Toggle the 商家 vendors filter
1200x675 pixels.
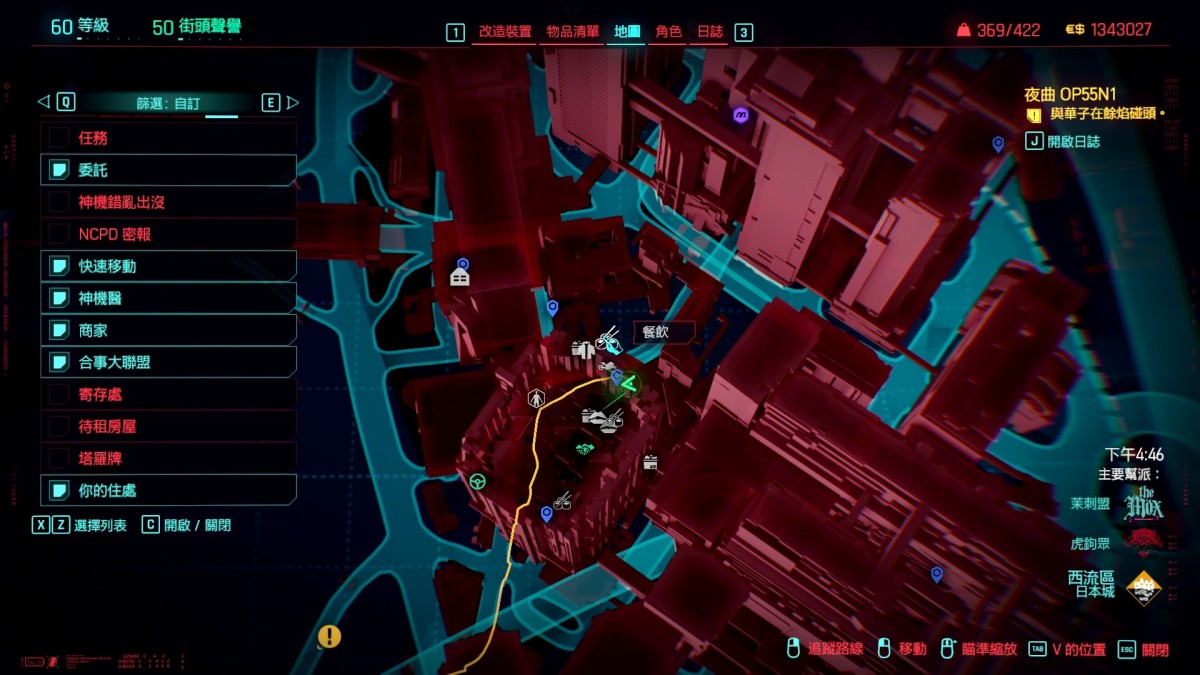[x=60, y=330]
